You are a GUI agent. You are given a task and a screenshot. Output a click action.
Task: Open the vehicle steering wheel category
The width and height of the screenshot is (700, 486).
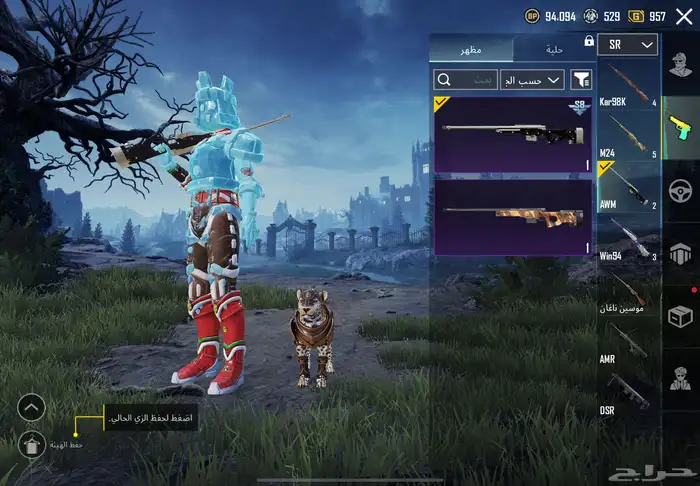click(681, 190)
